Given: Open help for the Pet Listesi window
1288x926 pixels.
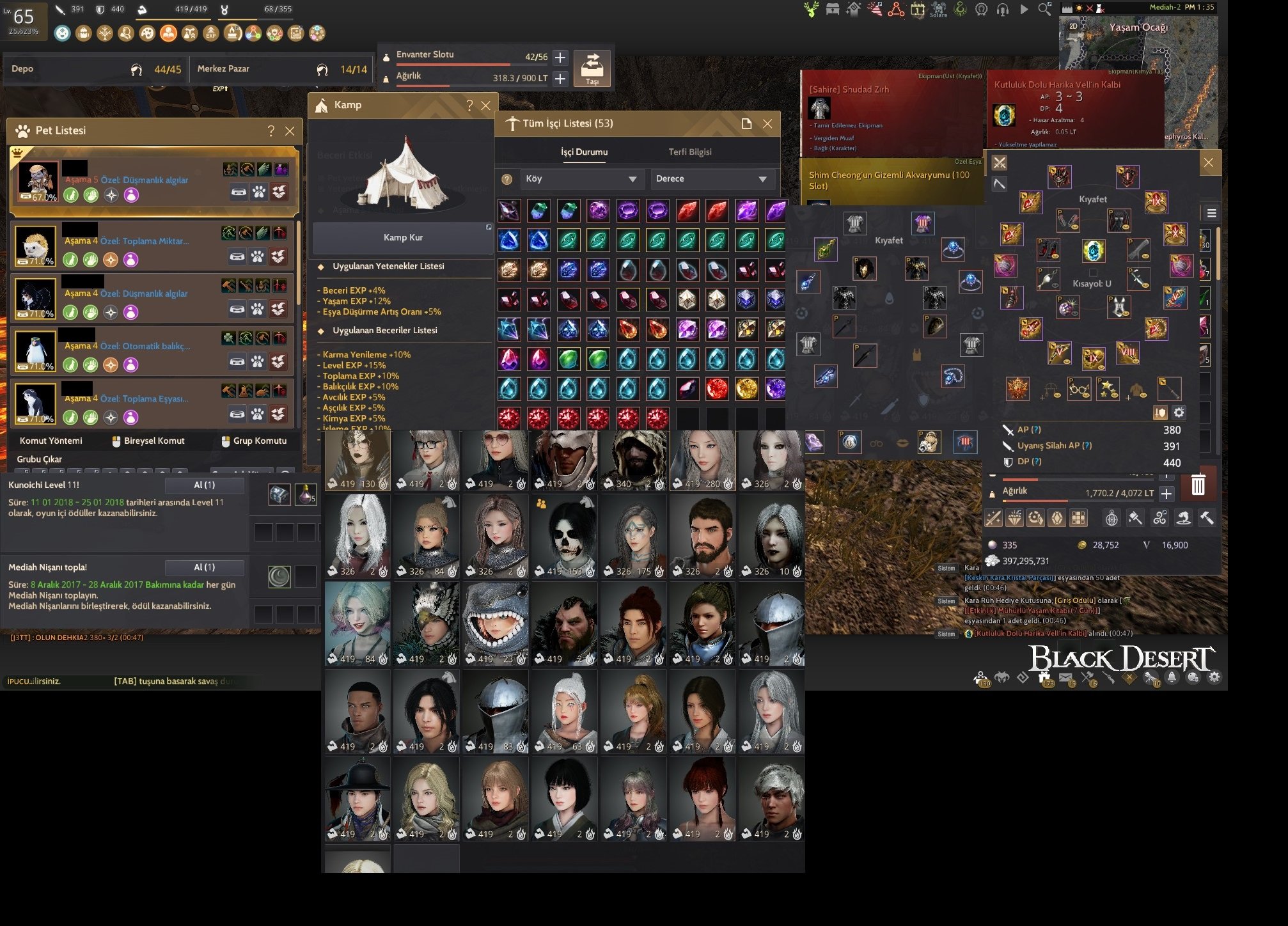Looking at the screenshot, I should point(271,131).
